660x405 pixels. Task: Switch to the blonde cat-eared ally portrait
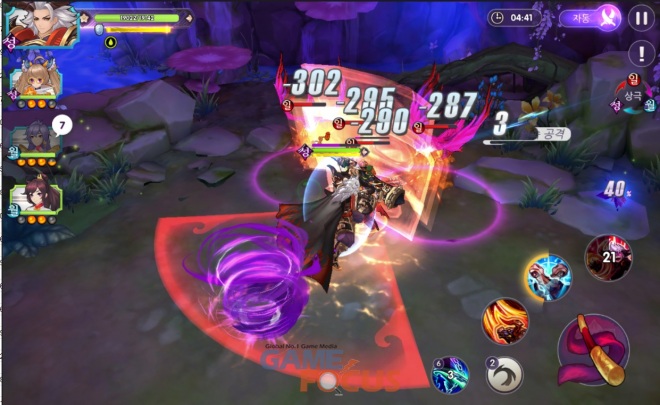click(x=35, y=80)
